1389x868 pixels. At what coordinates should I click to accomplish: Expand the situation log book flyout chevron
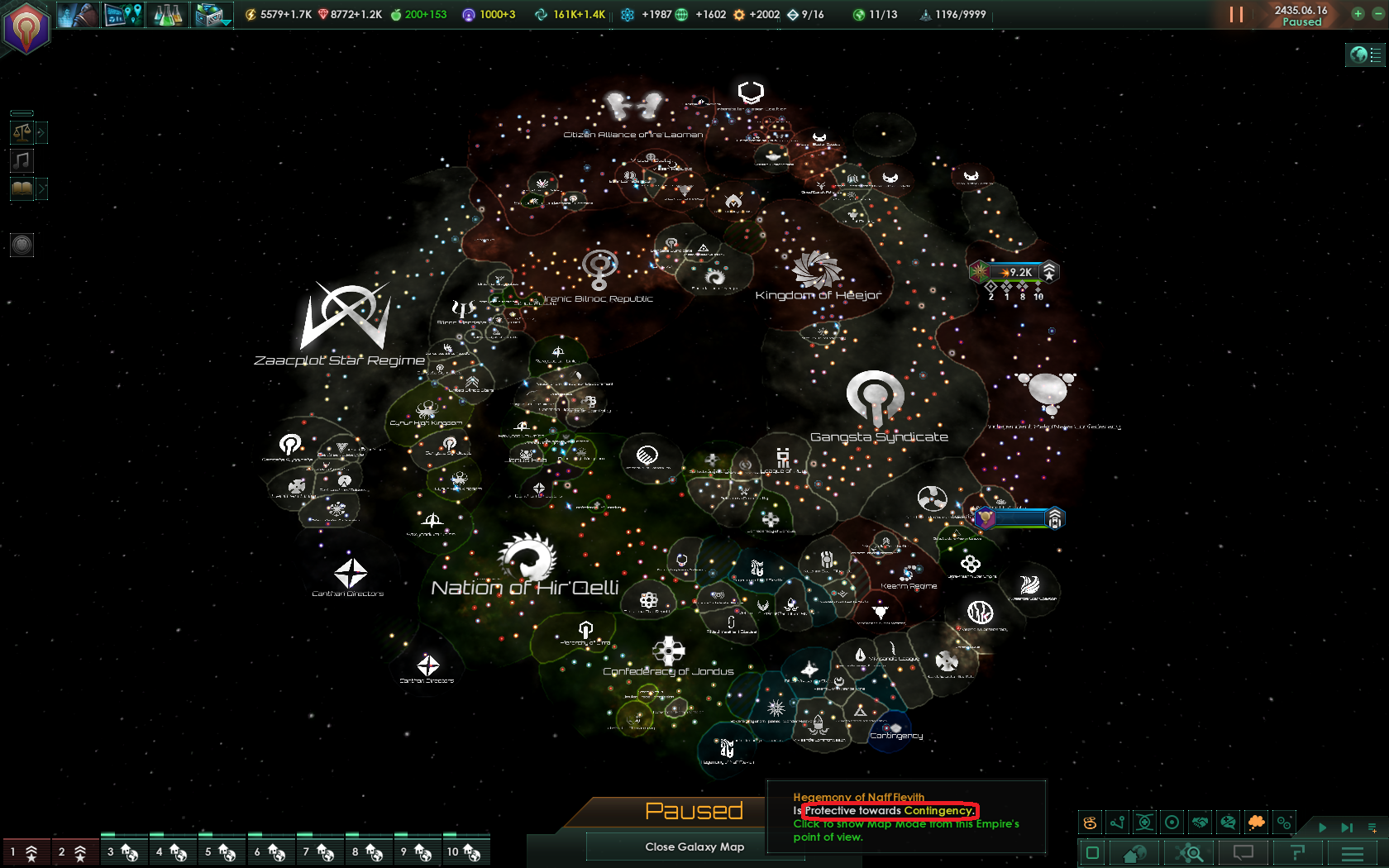click(x=42, y=188)
